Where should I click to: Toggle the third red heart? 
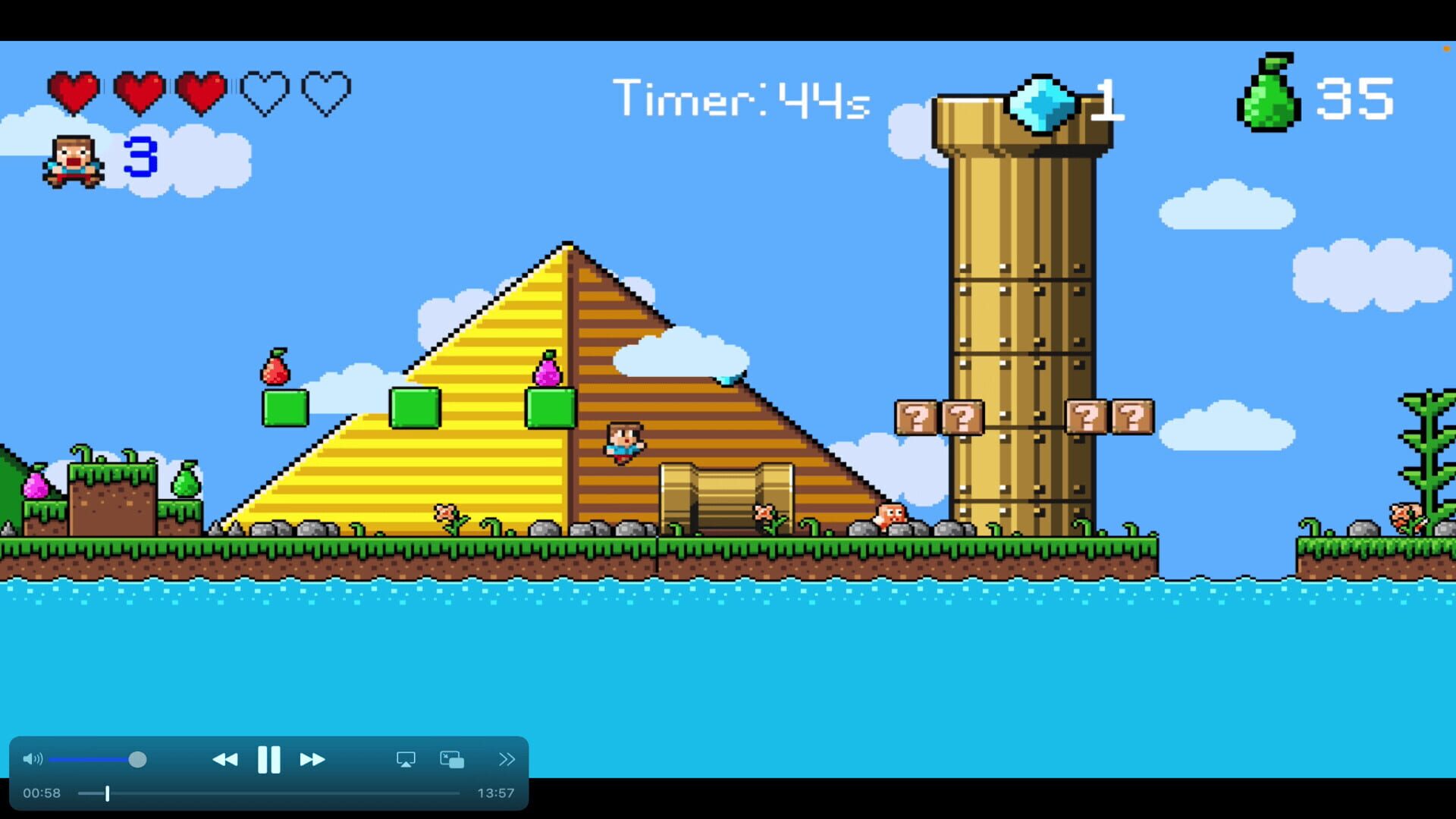[199, 91]
